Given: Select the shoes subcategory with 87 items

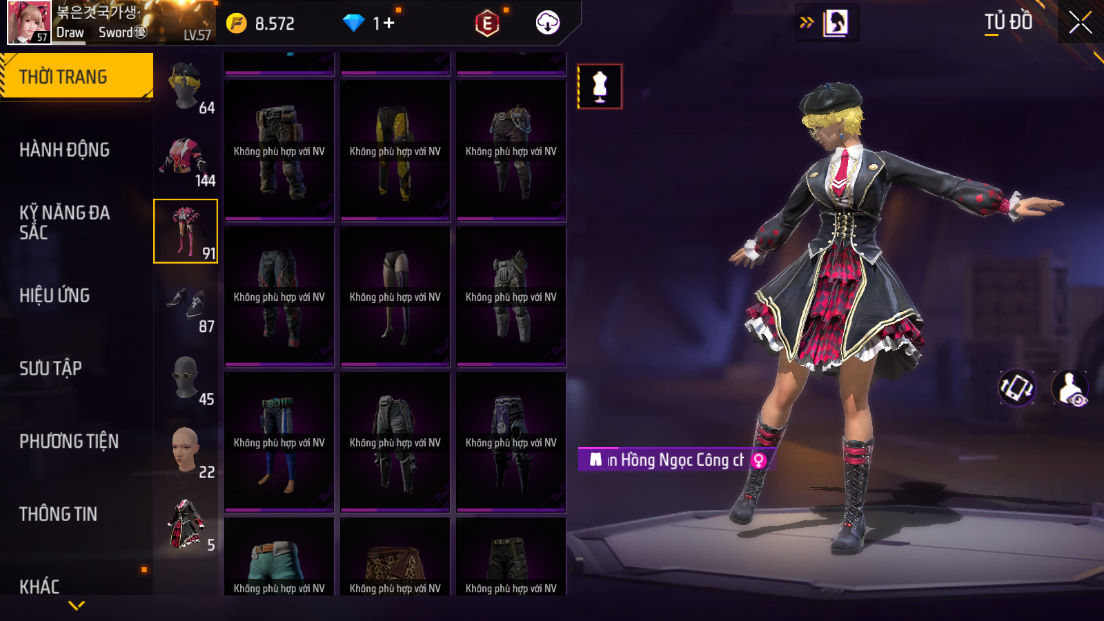Looking at the screenshot, I should 185,305.
